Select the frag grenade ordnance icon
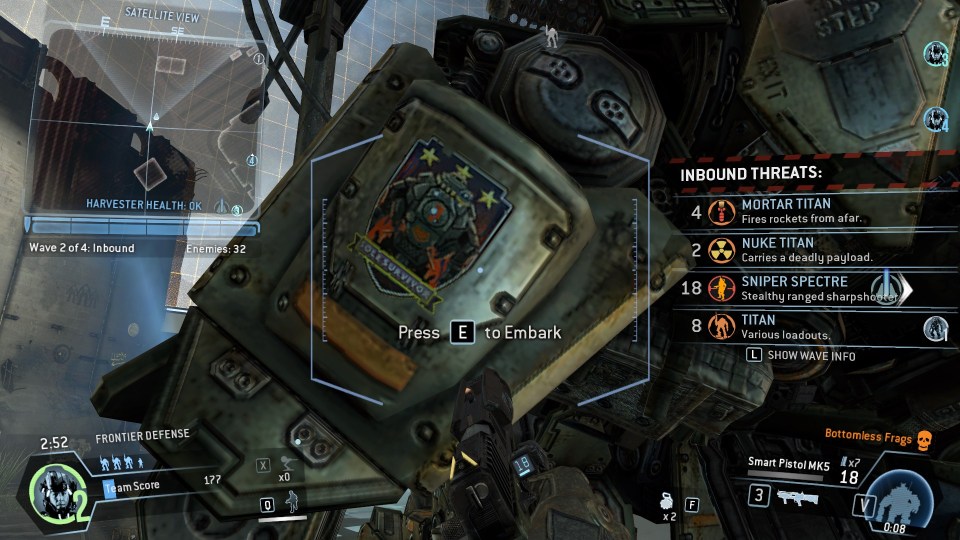Image resolution: width=960 pixels, height=540 pixels. [664, 503]
